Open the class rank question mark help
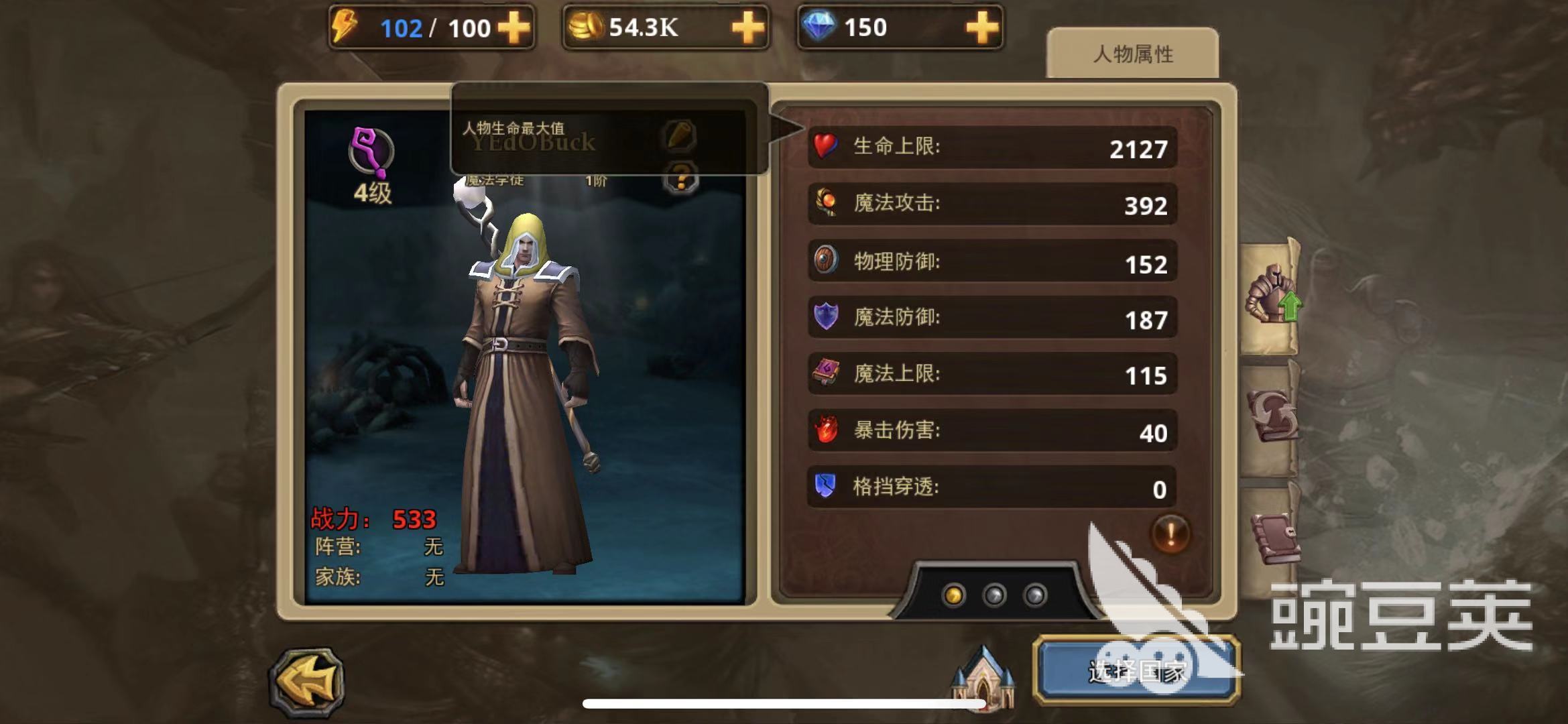The height and width of the screenshot is (724, 1568). click(x=681, y=179)
